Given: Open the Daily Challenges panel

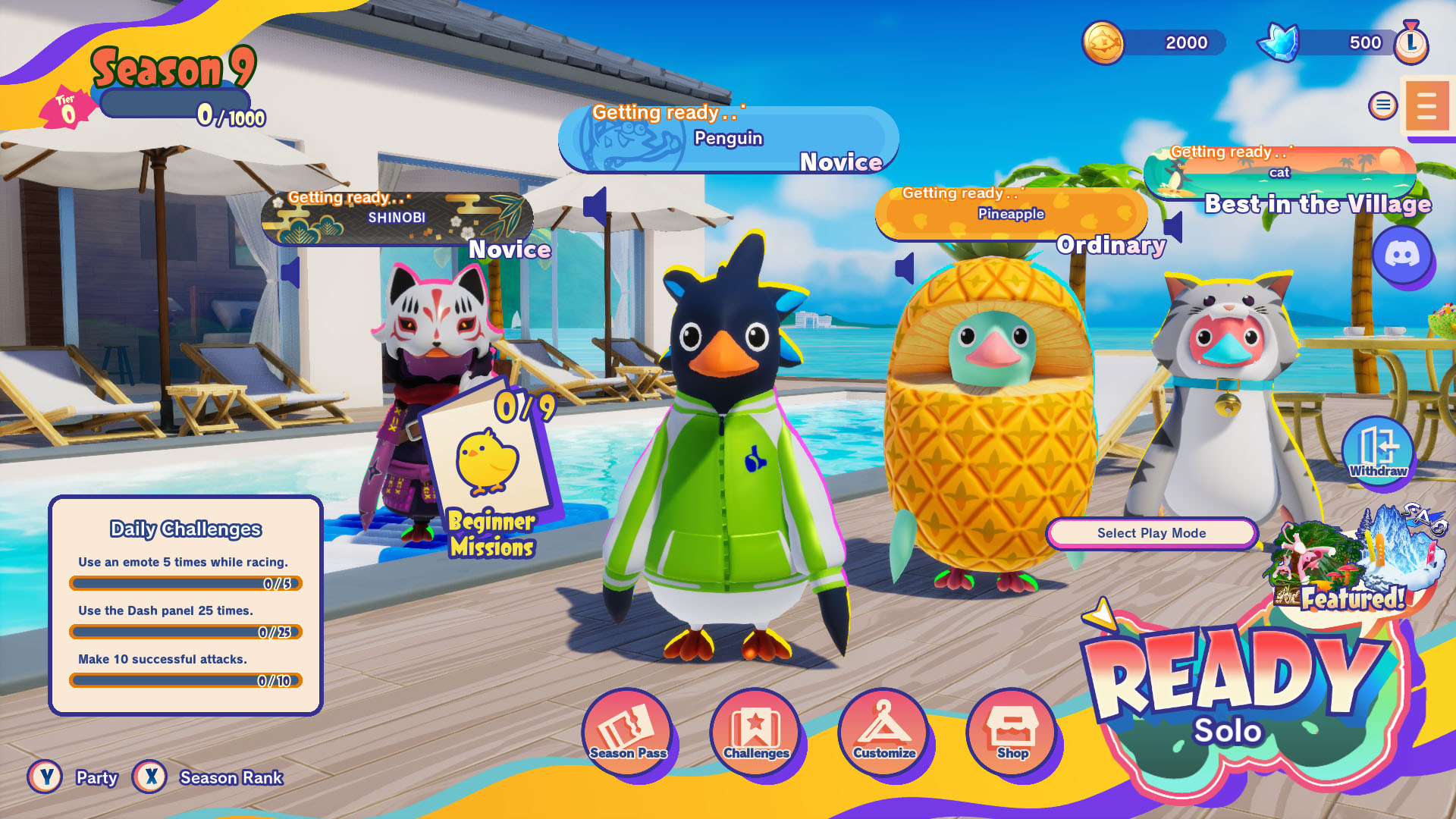Looking at the screenshot, I should [x=186, y=605].
